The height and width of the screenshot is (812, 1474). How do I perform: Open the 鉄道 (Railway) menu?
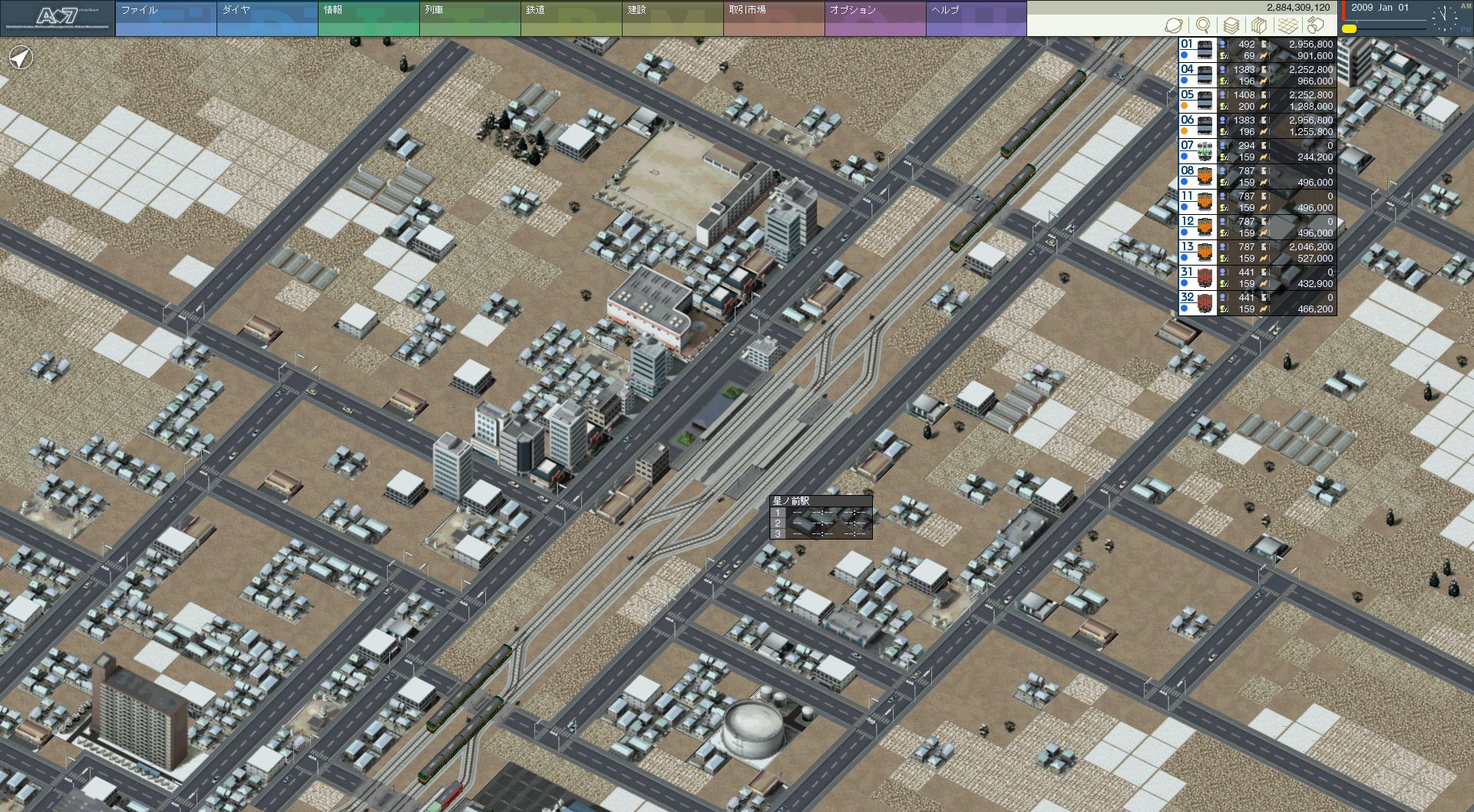point(570,18)
